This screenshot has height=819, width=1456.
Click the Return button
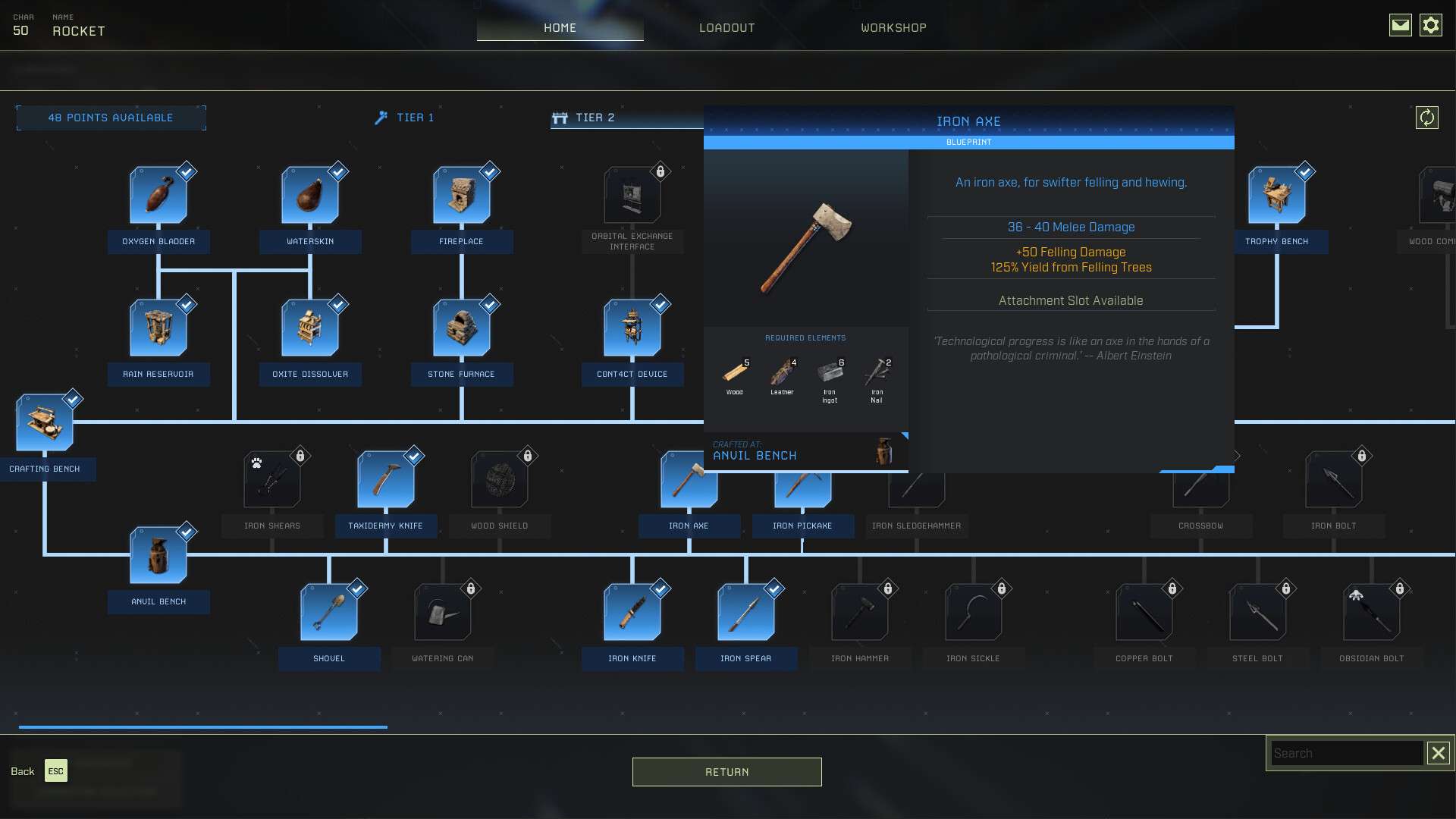(x=726, y=772)
